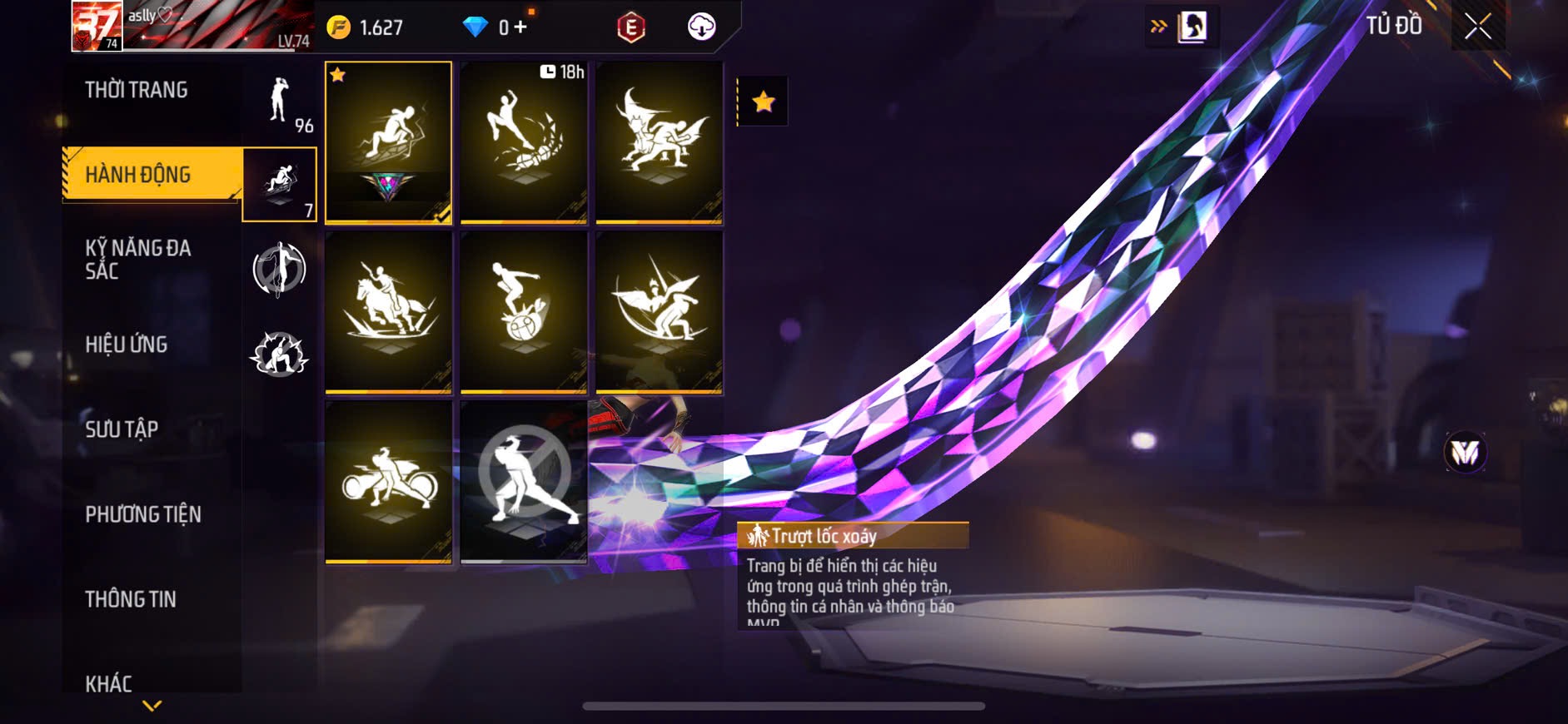Toggle the star favorites filter
The height and width of the screenshot is (724, 1568).
[763, 102]
